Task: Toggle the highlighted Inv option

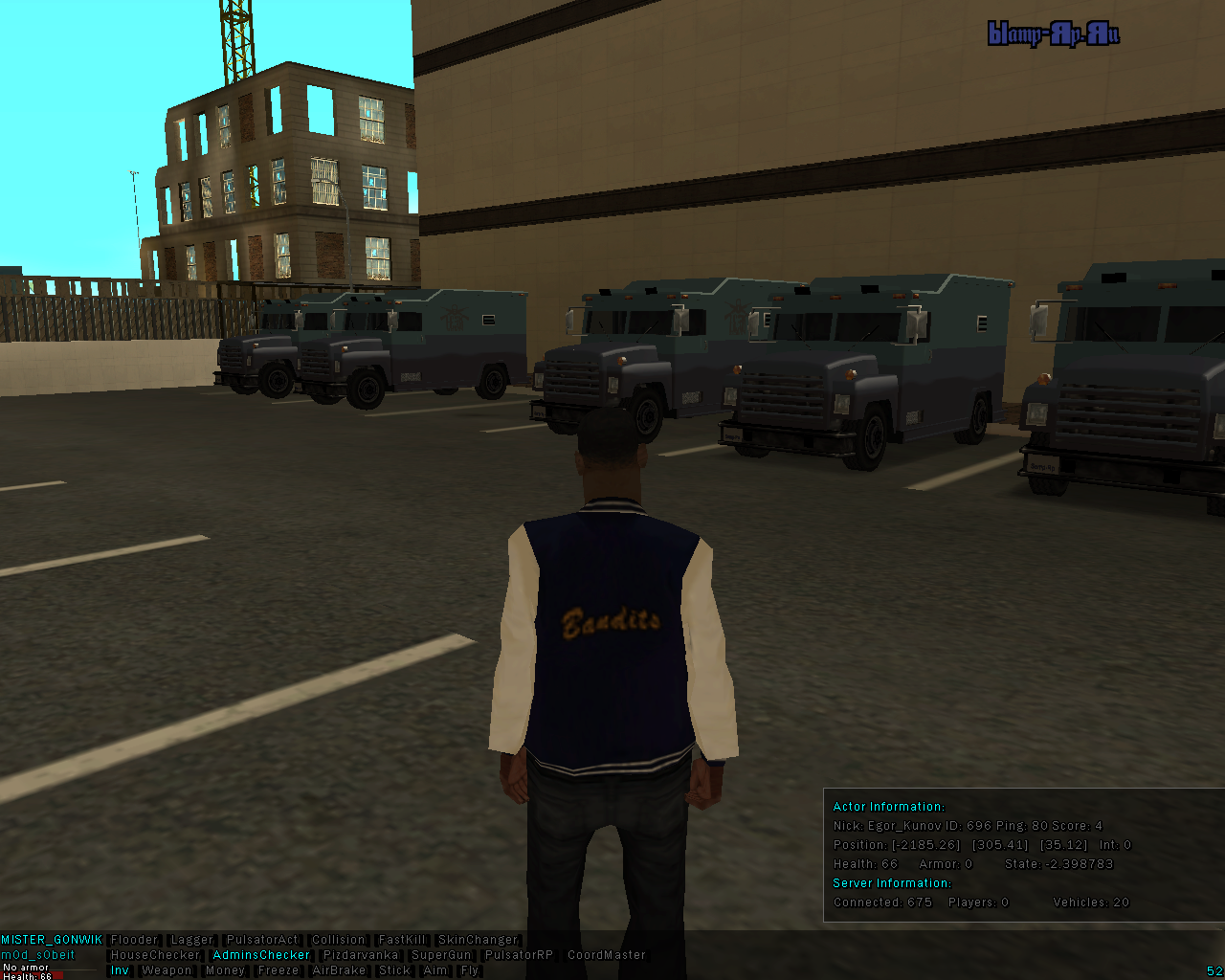Action: [120, 970]
